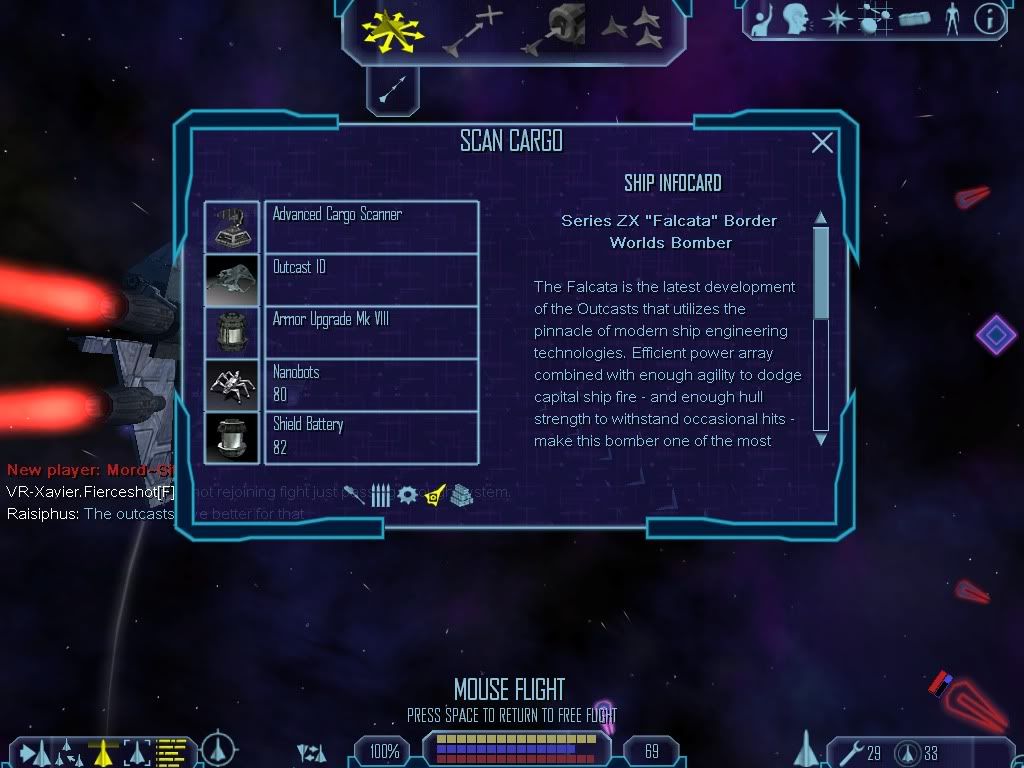Select the Advanced Cargo Scanner row
1024x768 pixels.
pyautogui.click(x=371, y=226)
